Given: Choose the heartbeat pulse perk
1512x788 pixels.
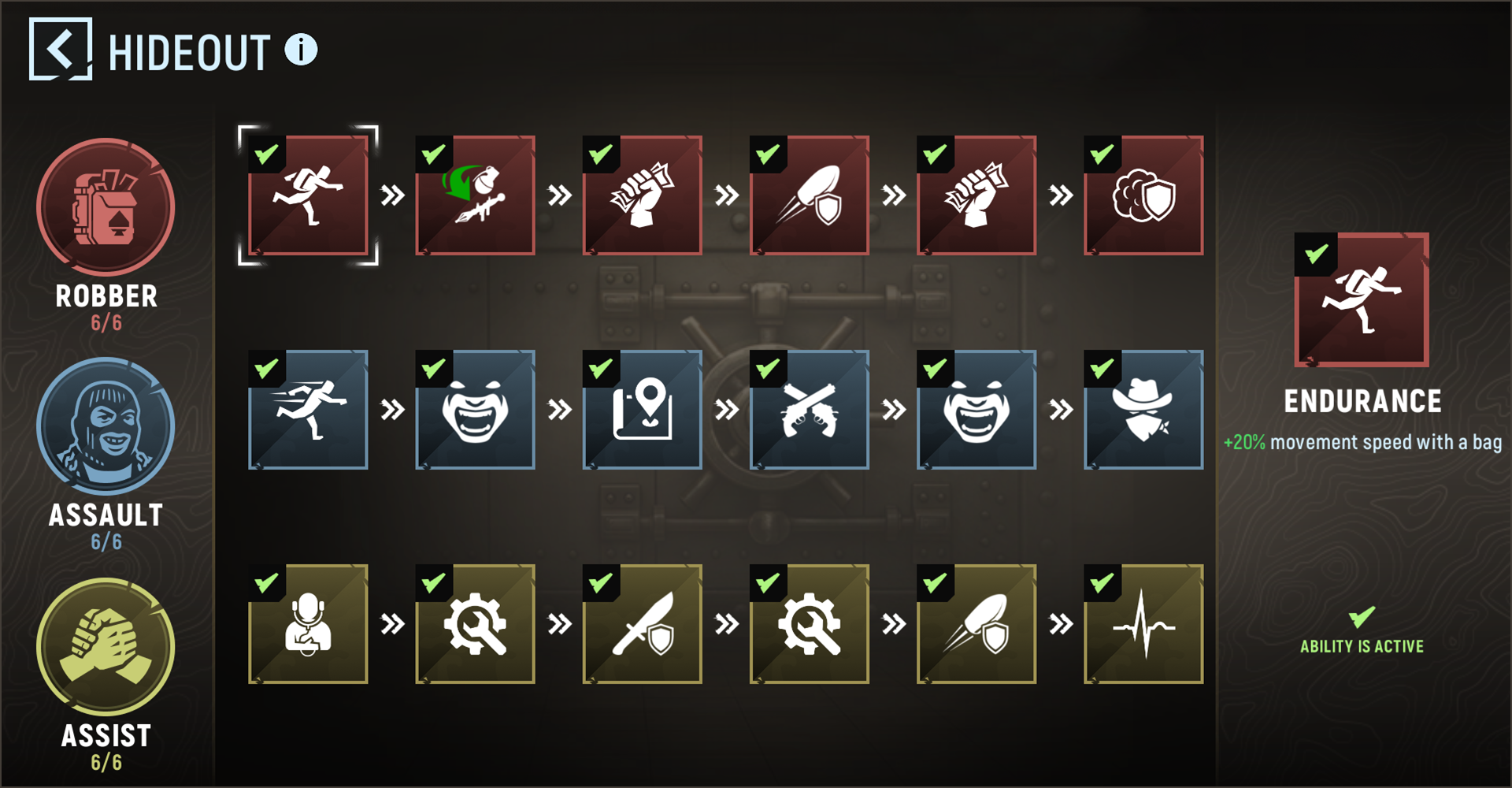Looking at the screenshot, I should pyautogui.click(x=1143, y=624).
